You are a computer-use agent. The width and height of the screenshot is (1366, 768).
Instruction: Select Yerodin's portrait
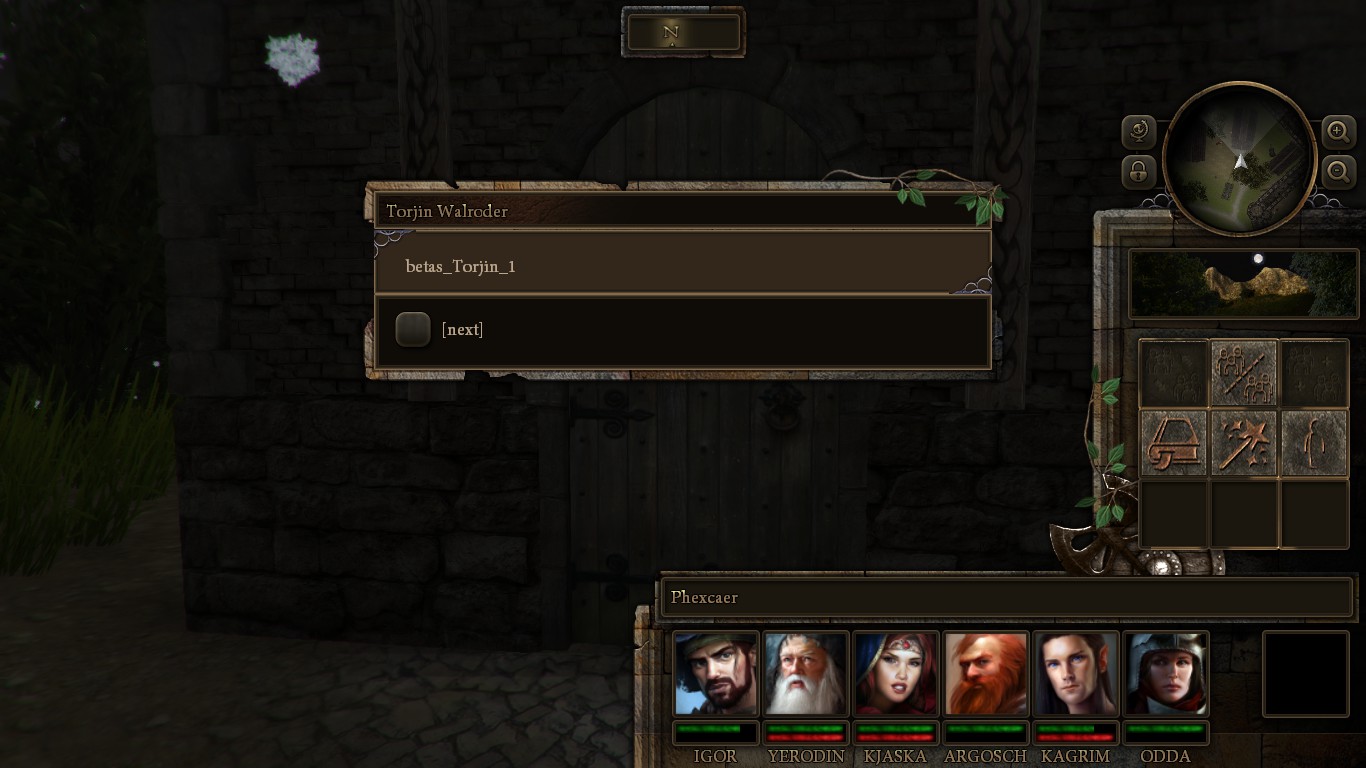point(805,673)
